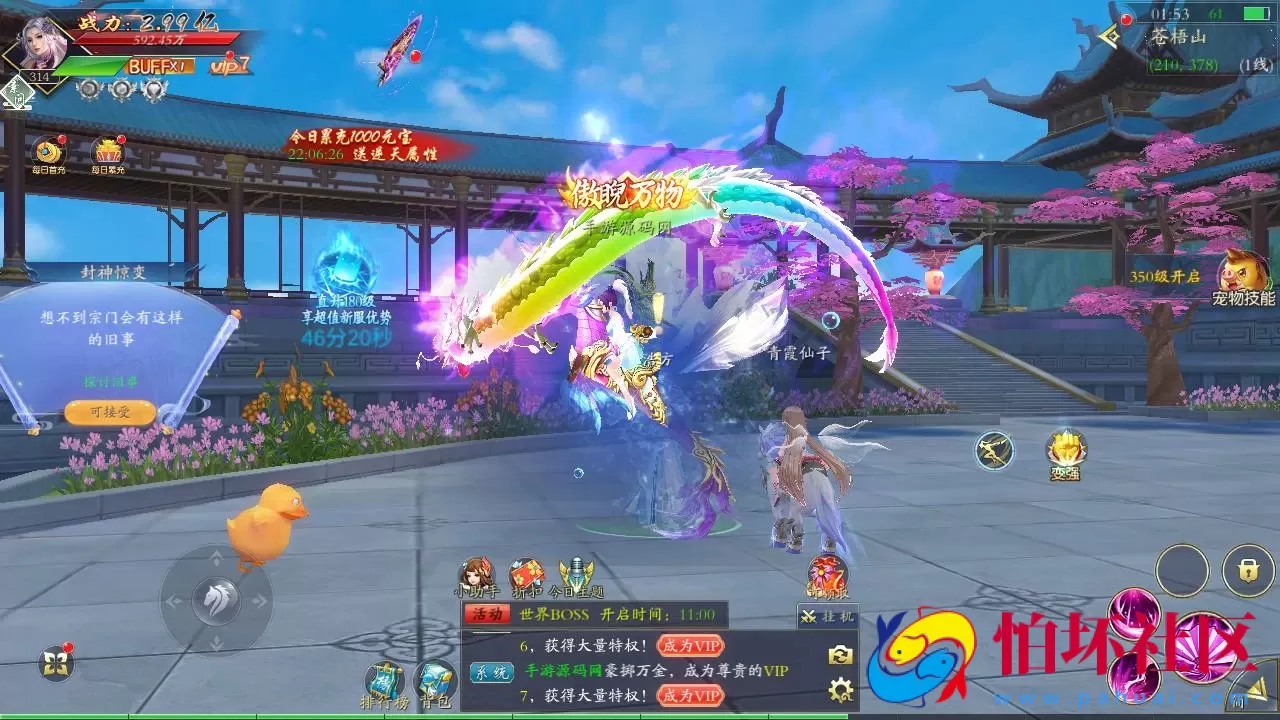Open the 折扣 discount shop
The width and height of the screenshot is (1280, 720).
click(x=526, y=578)
